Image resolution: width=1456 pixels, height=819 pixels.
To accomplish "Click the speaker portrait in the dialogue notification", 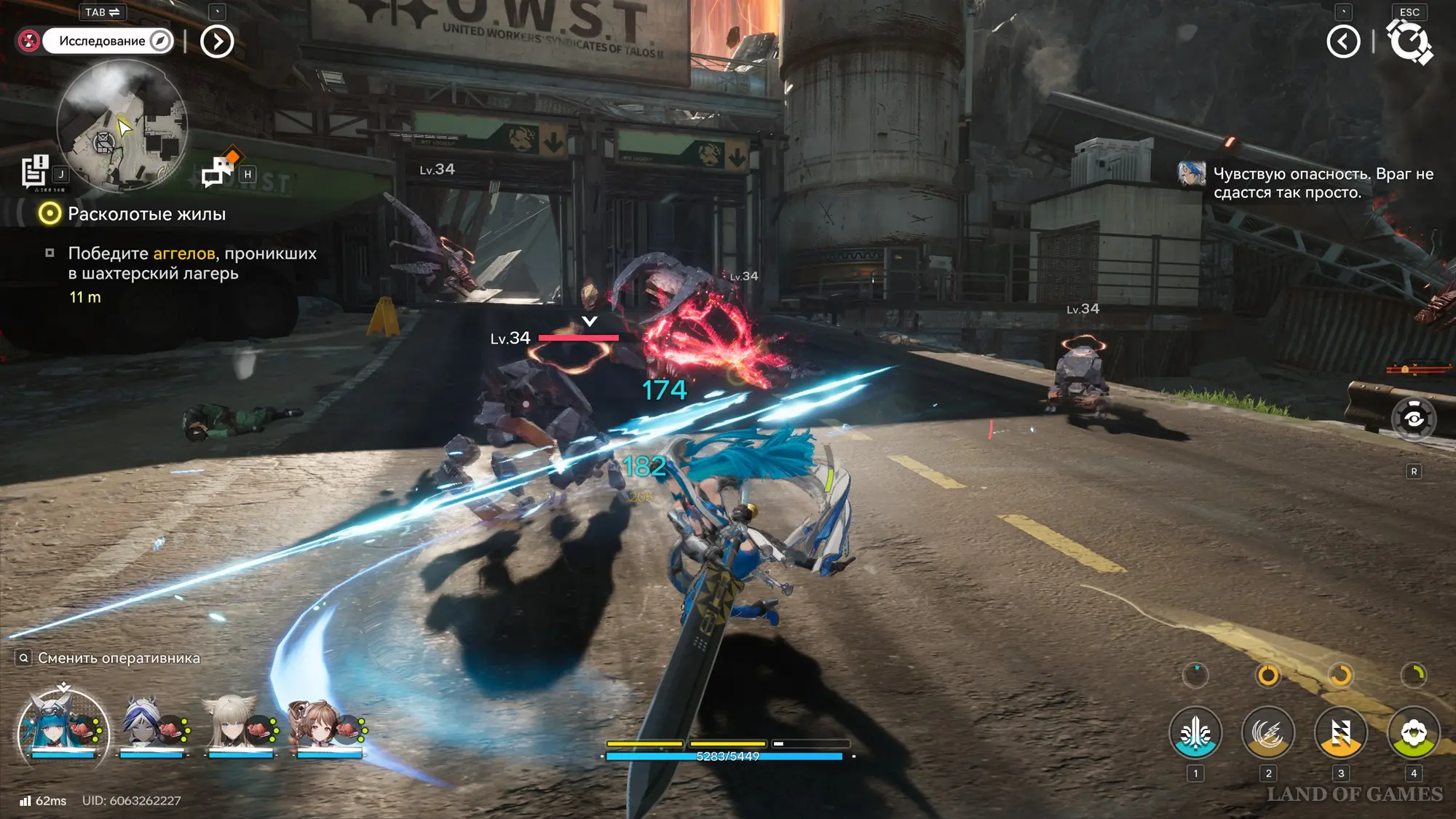I will point(1192,175).
